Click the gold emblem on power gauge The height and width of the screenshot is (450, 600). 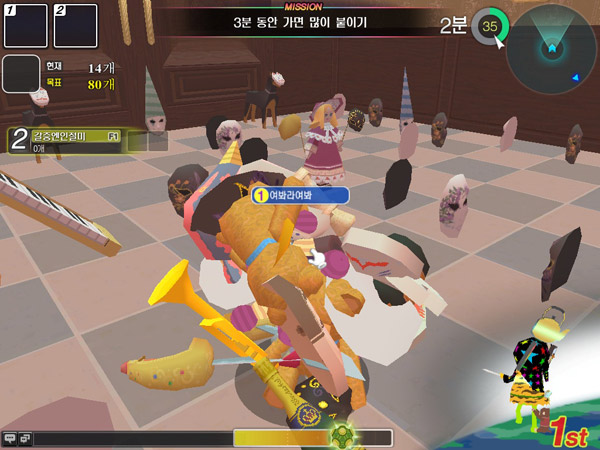(x=345, y=437)
